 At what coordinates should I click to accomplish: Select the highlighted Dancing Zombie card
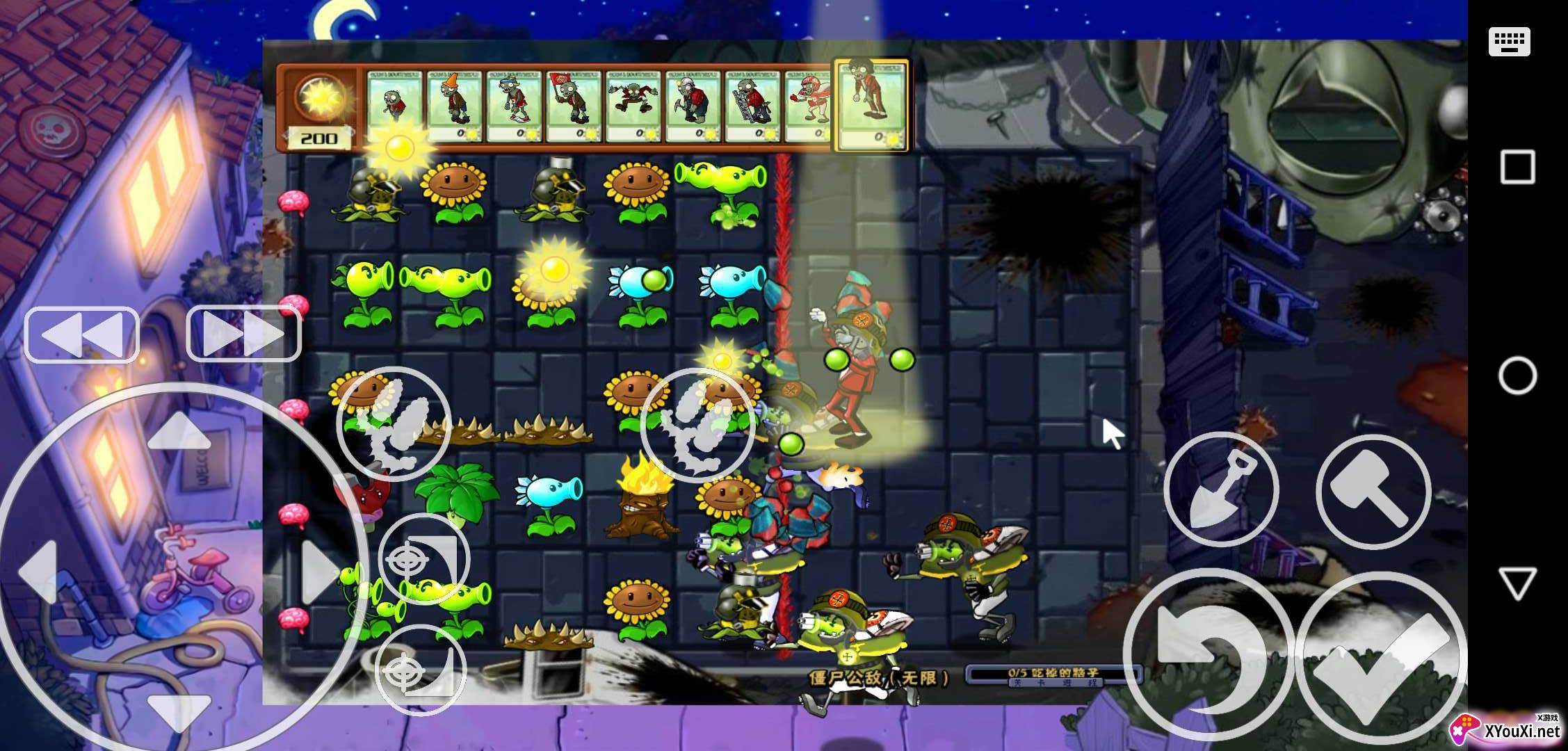[872, 104]
